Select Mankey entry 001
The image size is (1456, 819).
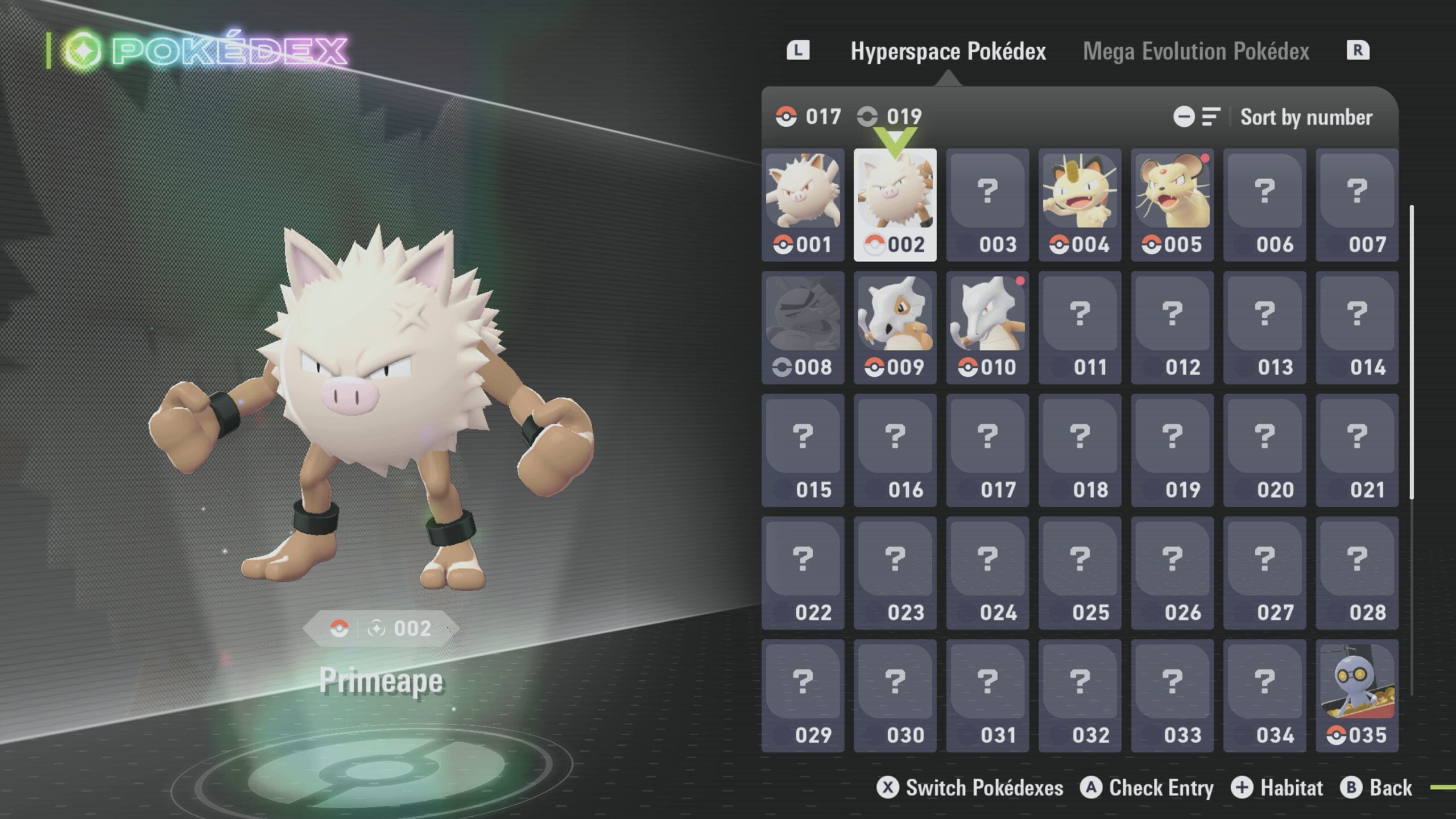pyautogui.click(x=803, y=205)
